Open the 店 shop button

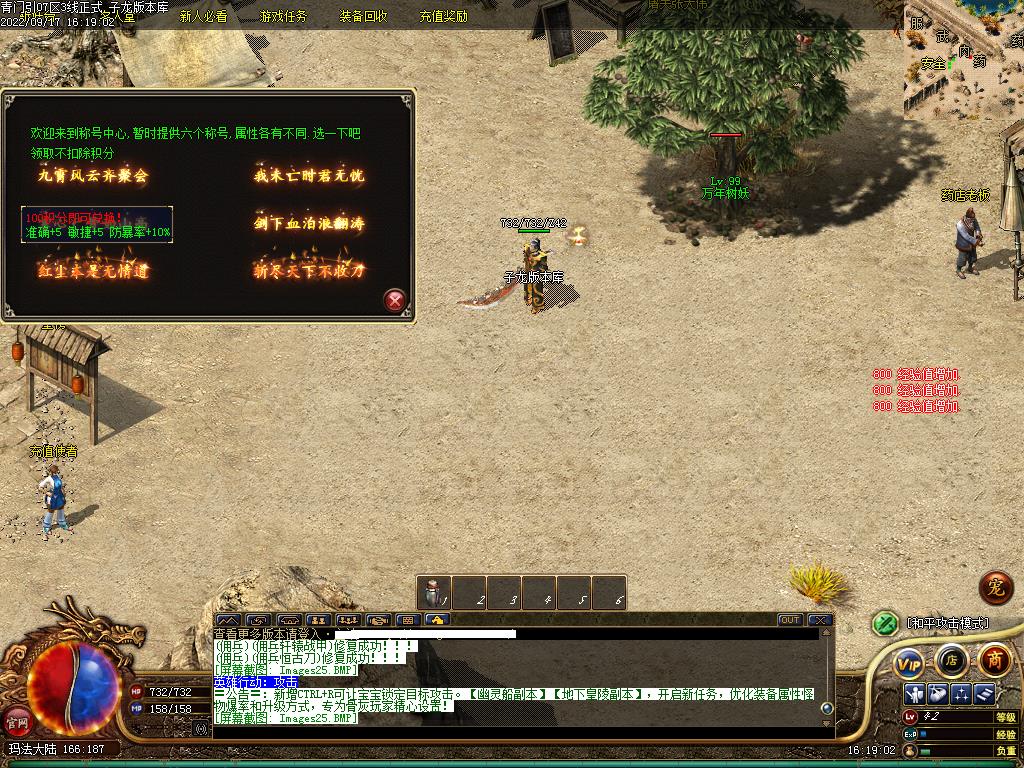point(951,660)
